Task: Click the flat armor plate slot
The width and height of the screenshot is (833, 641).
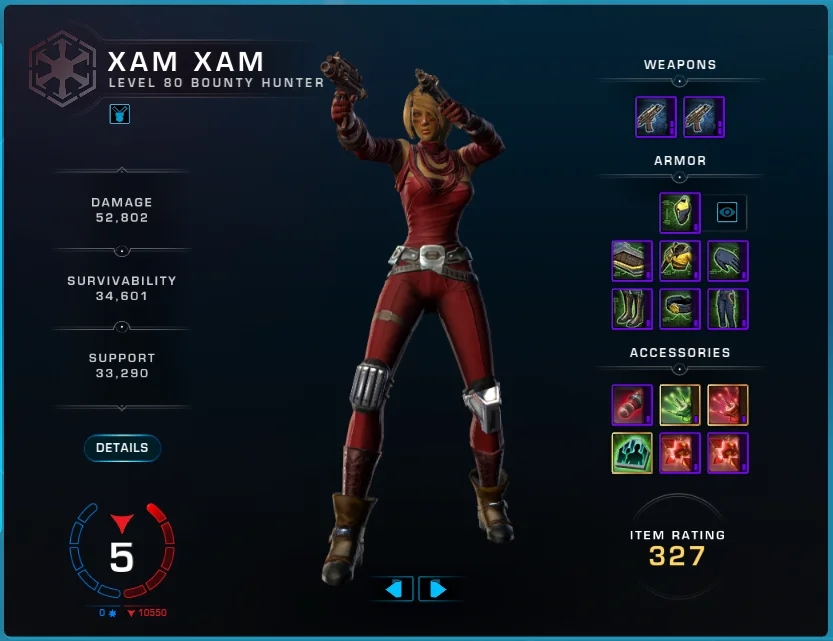Action: click(632, 260)
